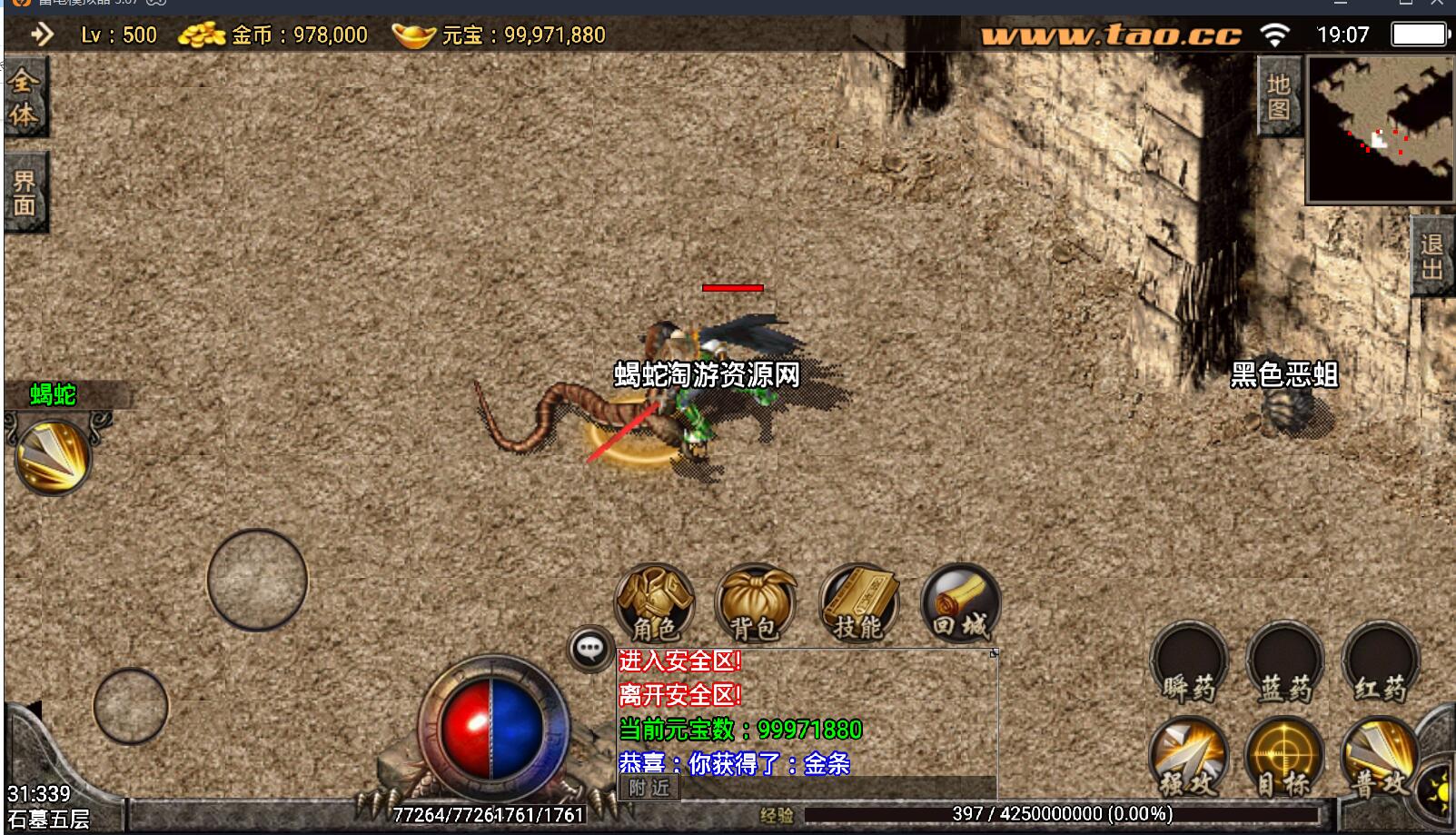This screenshot has width=1456, height=835.
Task: Use the 瞬药 instant potion slot
Action: tap(1189, 664)
